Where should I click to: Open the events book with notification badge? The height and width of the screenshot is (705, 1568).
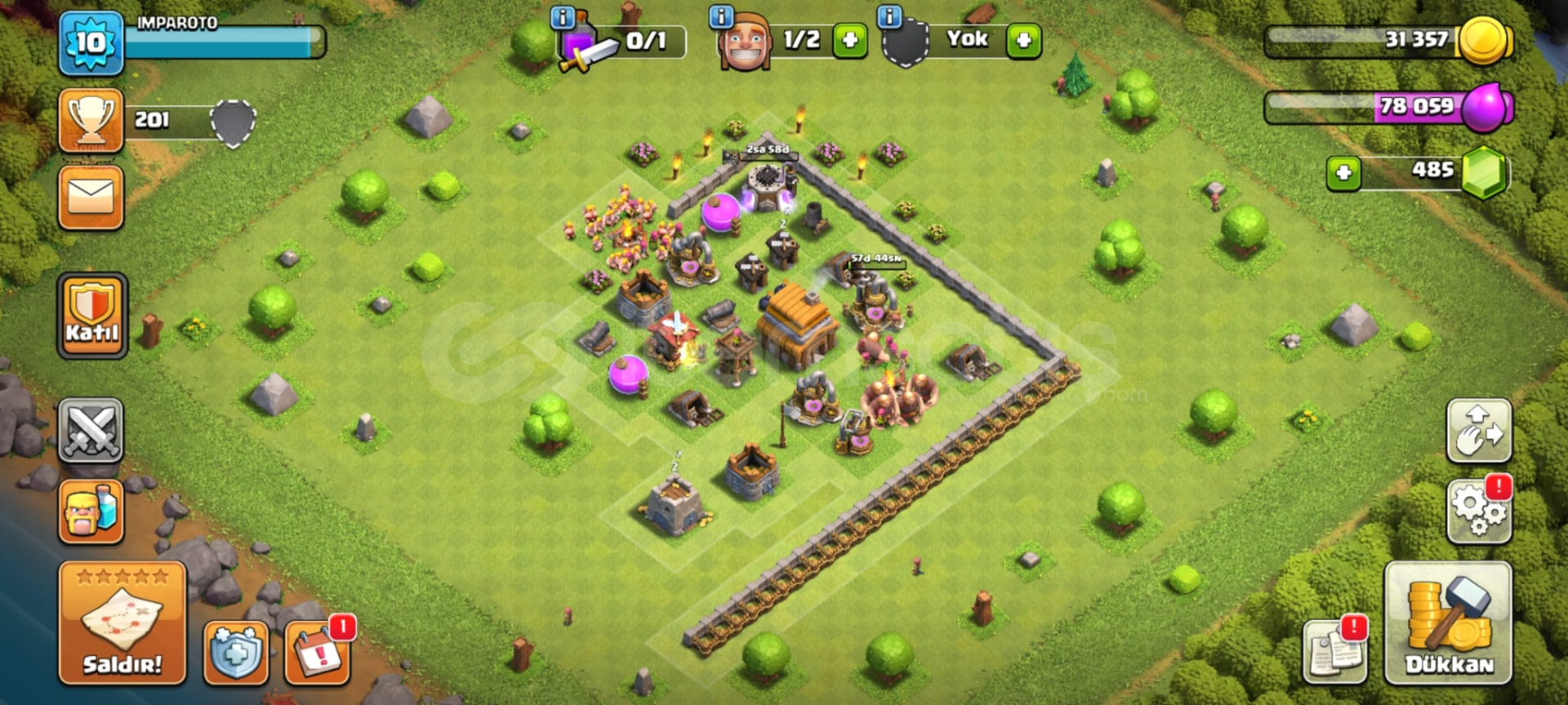(x=320, y=654)
